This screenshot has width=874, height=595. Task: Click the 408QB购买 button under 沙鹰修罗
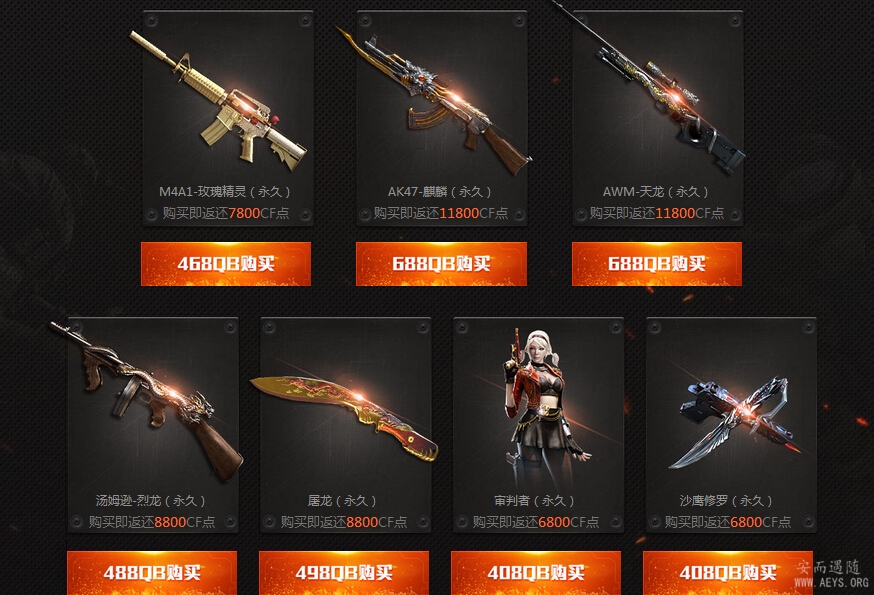point(728,573)
